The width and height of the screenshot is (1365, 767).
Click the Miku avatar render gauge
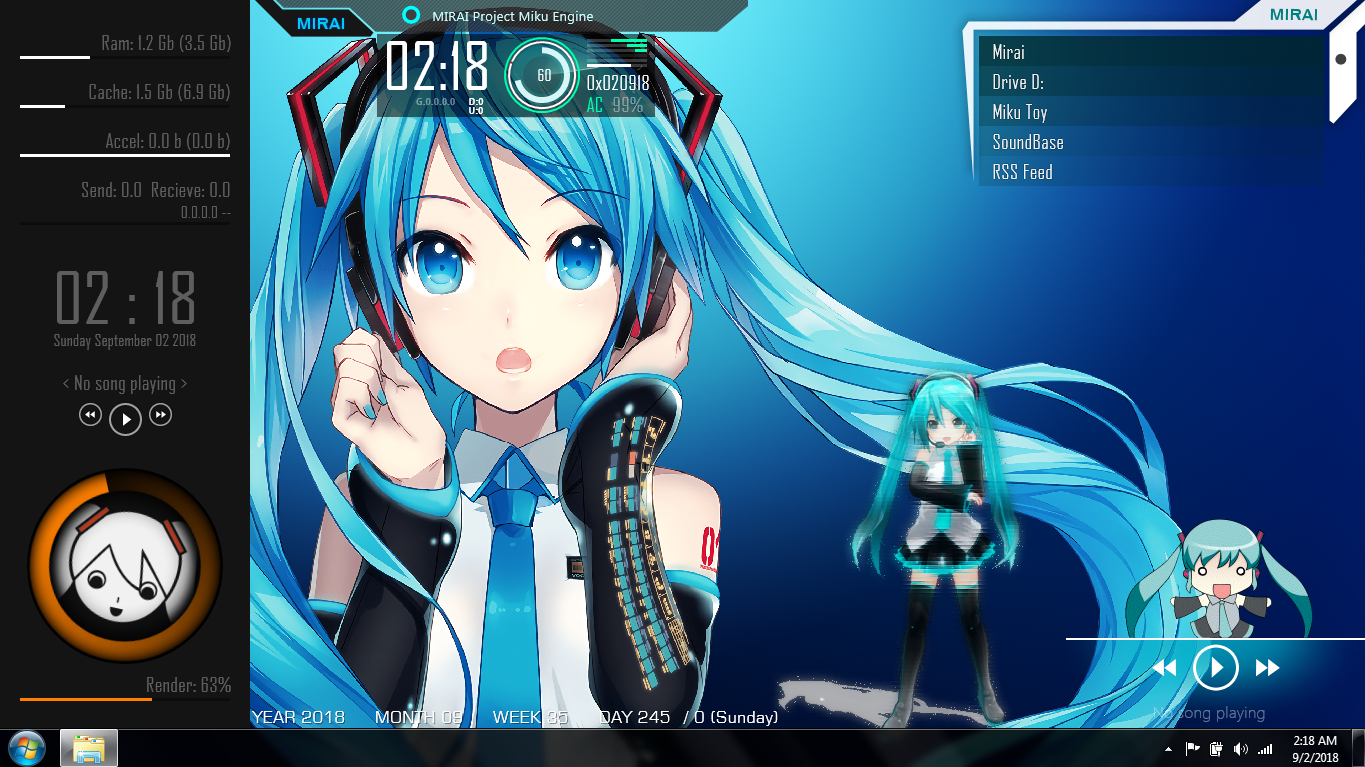[x=125, y=565]
